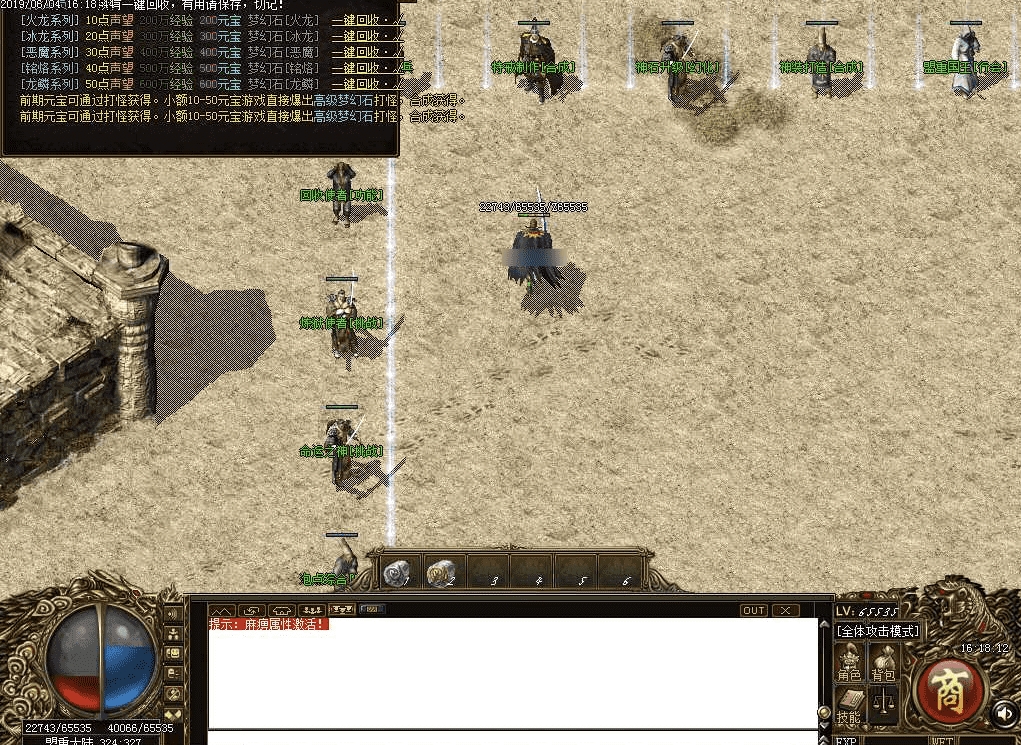Switch the 全体攻击模式 attack mode
Screen dimensions: 1021x745
(878, 631)
